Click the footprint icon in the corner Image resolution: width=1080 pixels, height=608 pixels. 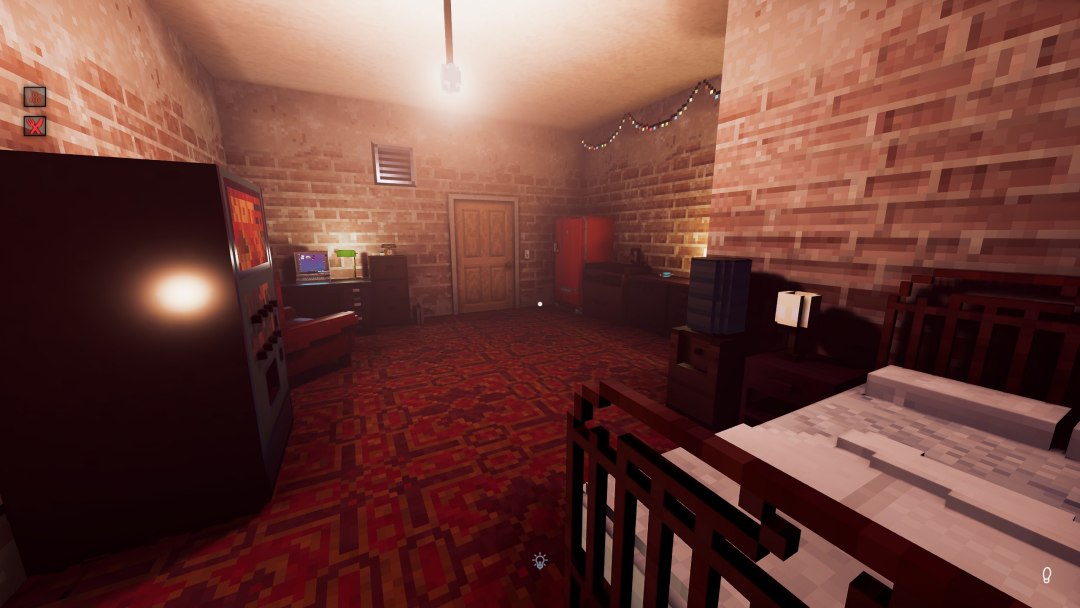pos(1047,575)
